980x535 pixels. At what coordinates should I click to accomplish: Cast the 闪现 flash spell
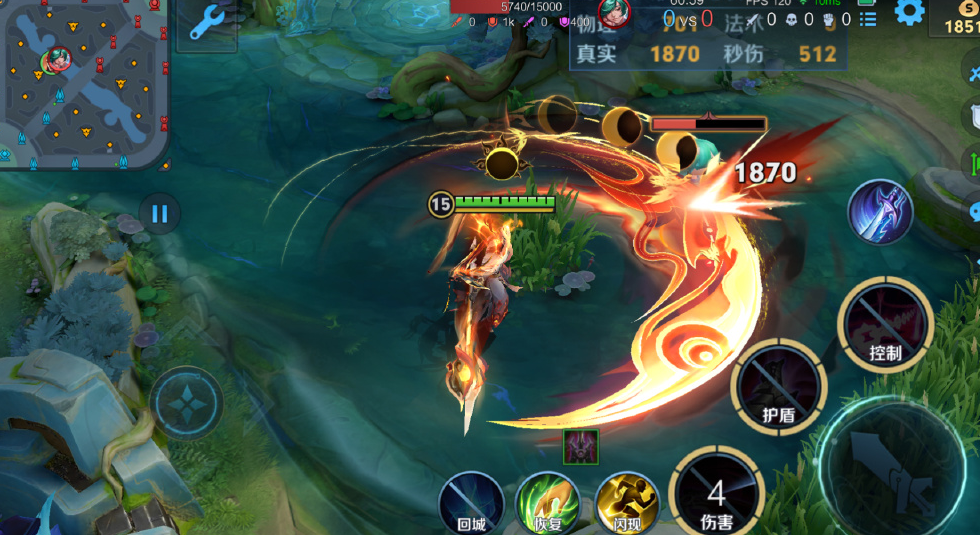(x=626, y=503)
